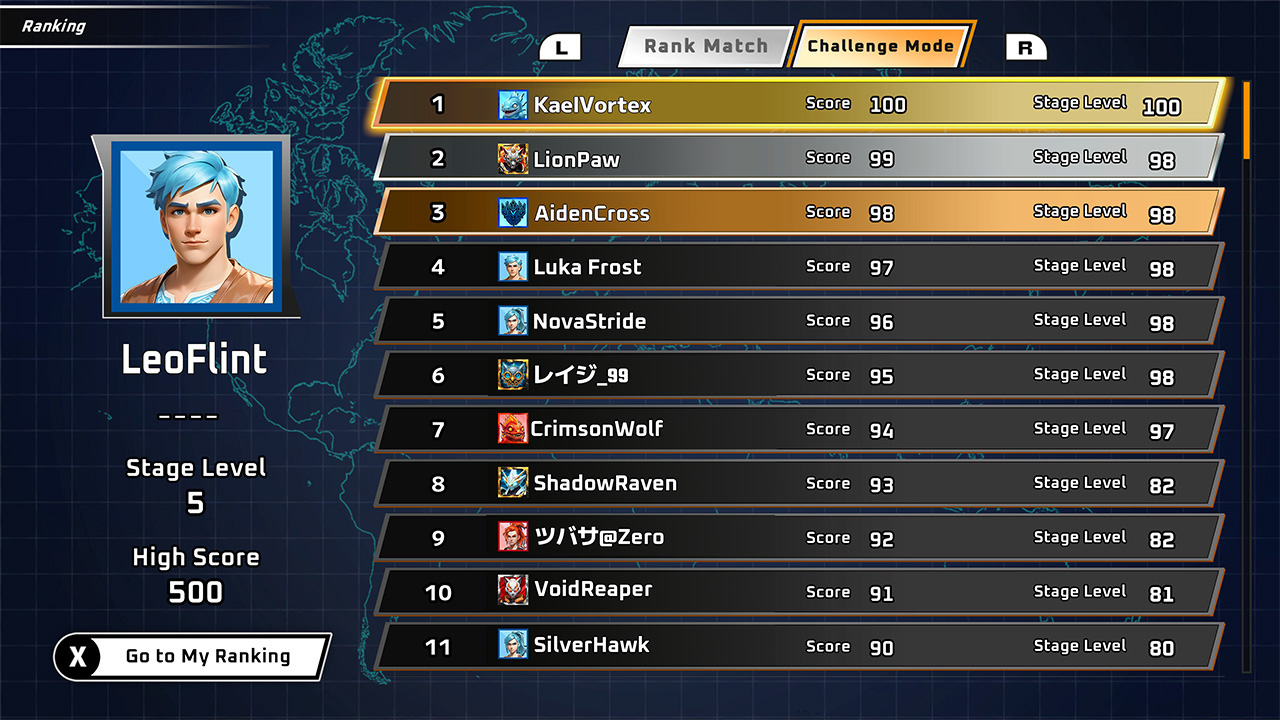Select AidenCross's dragon emblem icon
This screenshot has height=720, width=1280.
[512, 212]
